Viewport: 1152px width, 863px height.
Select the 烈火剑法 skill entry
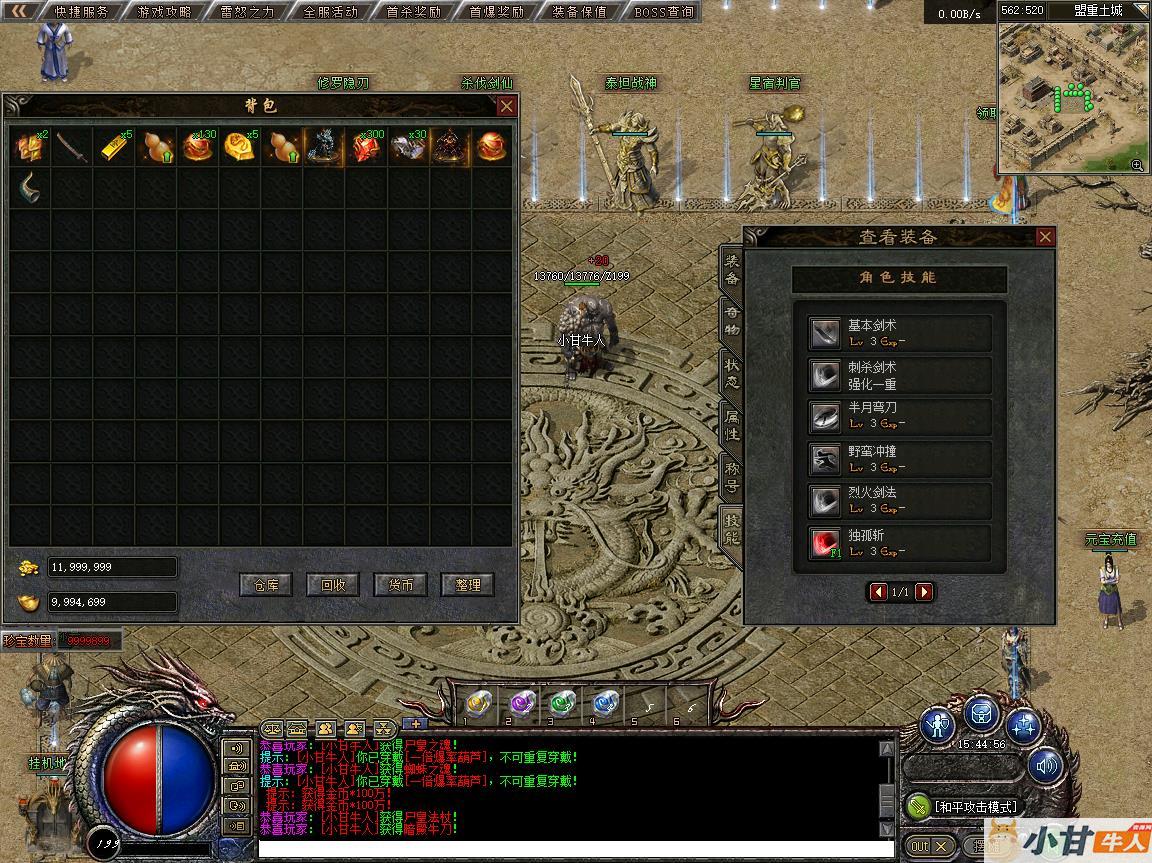(900, 500)
